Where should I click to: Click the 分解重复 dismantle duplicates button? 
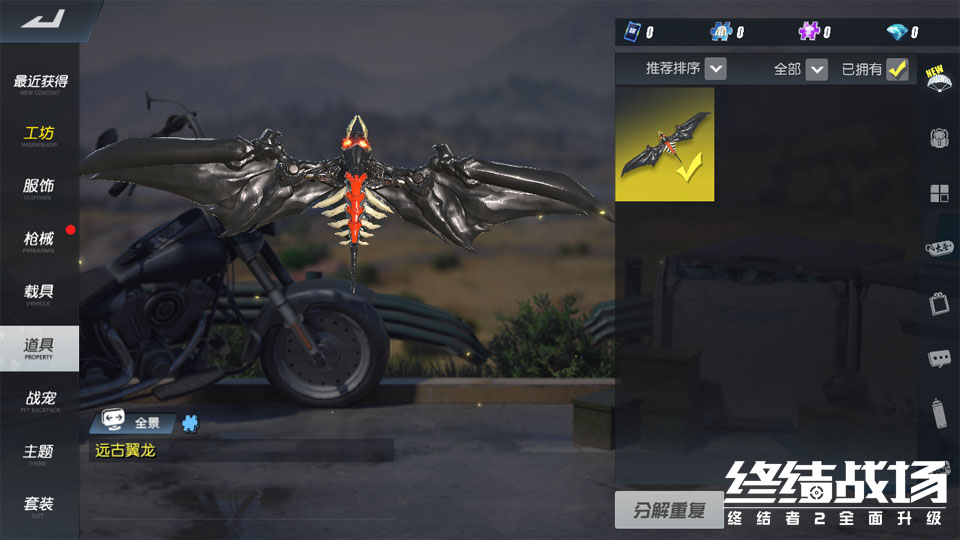coord(669,511)
